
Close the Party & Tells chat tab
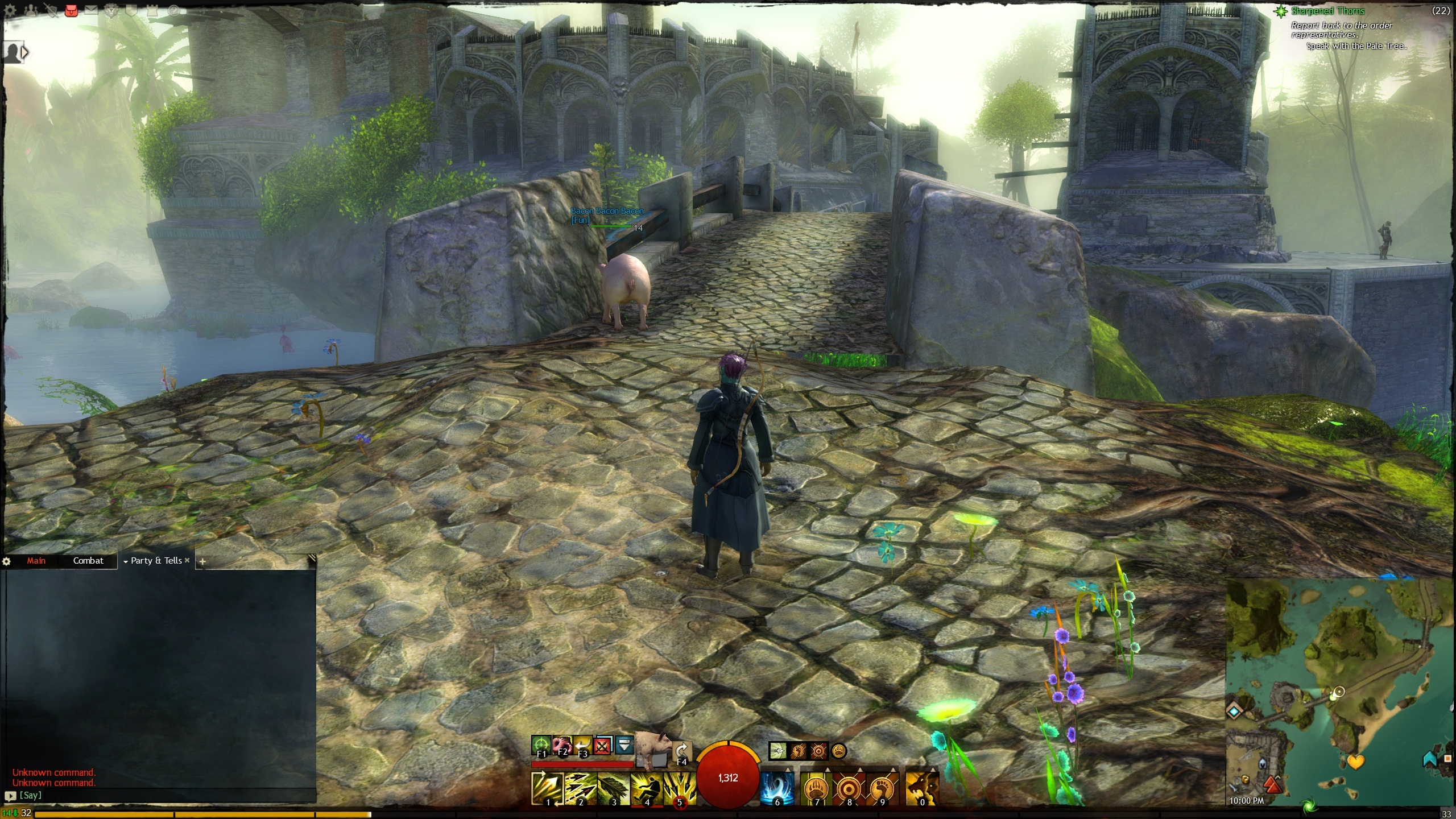click(x=187, y=560)
